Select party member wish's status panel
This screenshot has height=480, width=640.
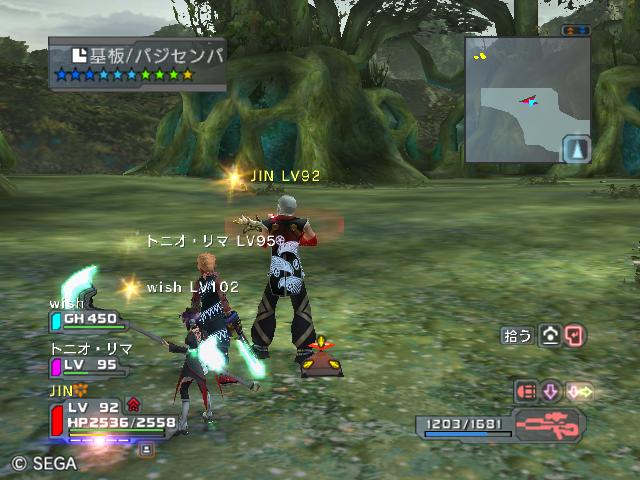(x=88, y=319)
